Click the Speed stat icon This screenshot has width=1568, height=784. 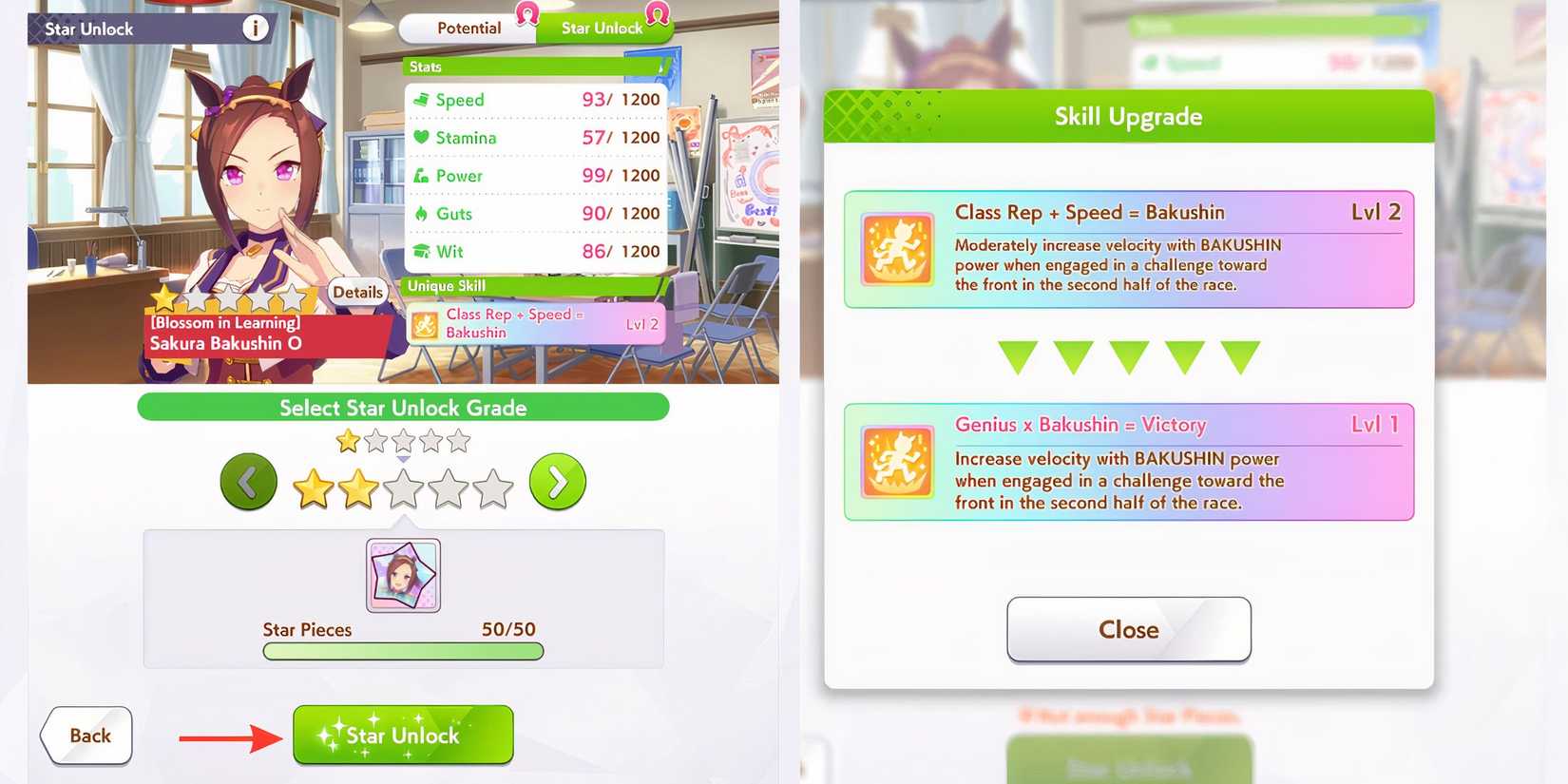(x=422, y=99)
